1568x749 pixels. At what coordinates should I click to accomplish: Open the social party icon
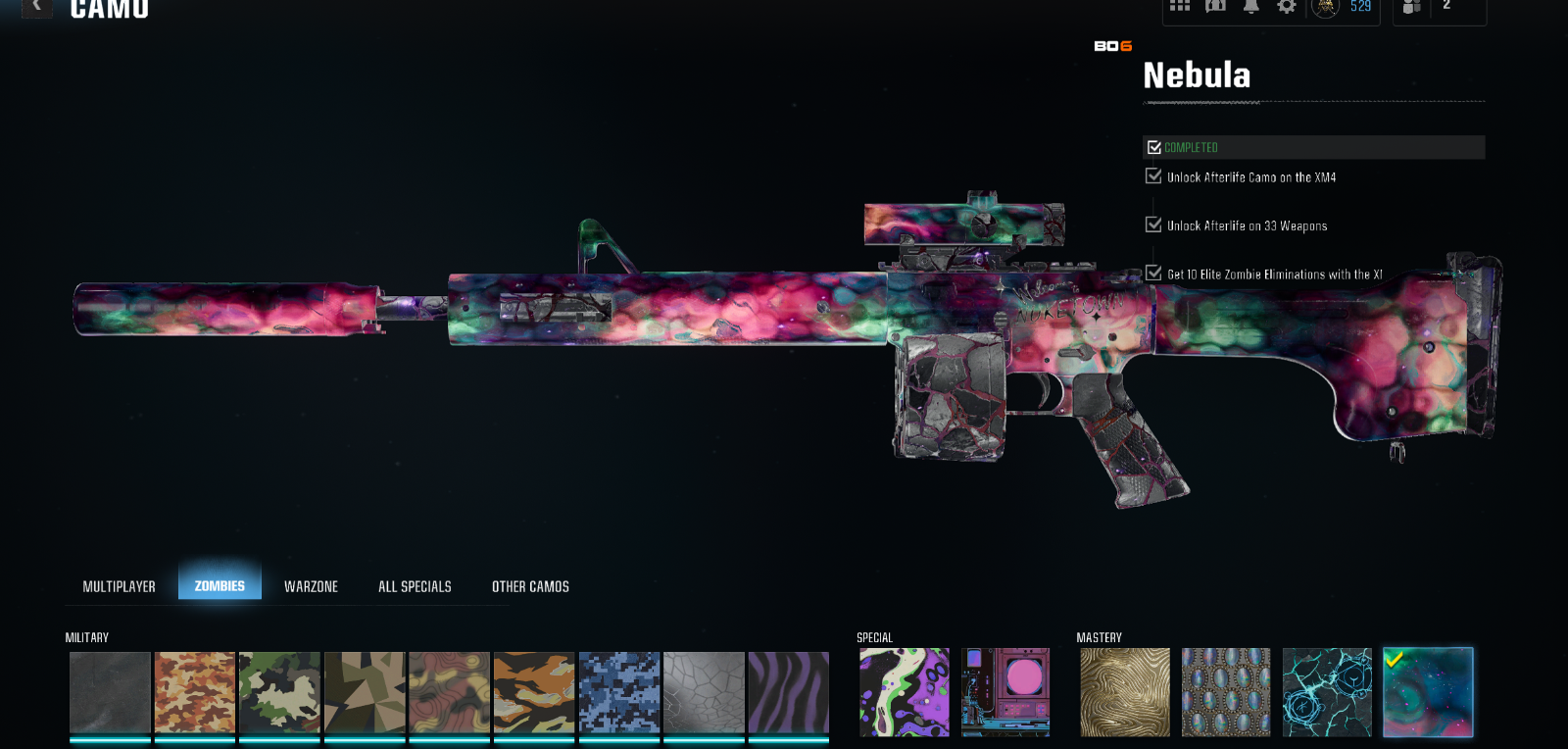(x=1412, y=7)
